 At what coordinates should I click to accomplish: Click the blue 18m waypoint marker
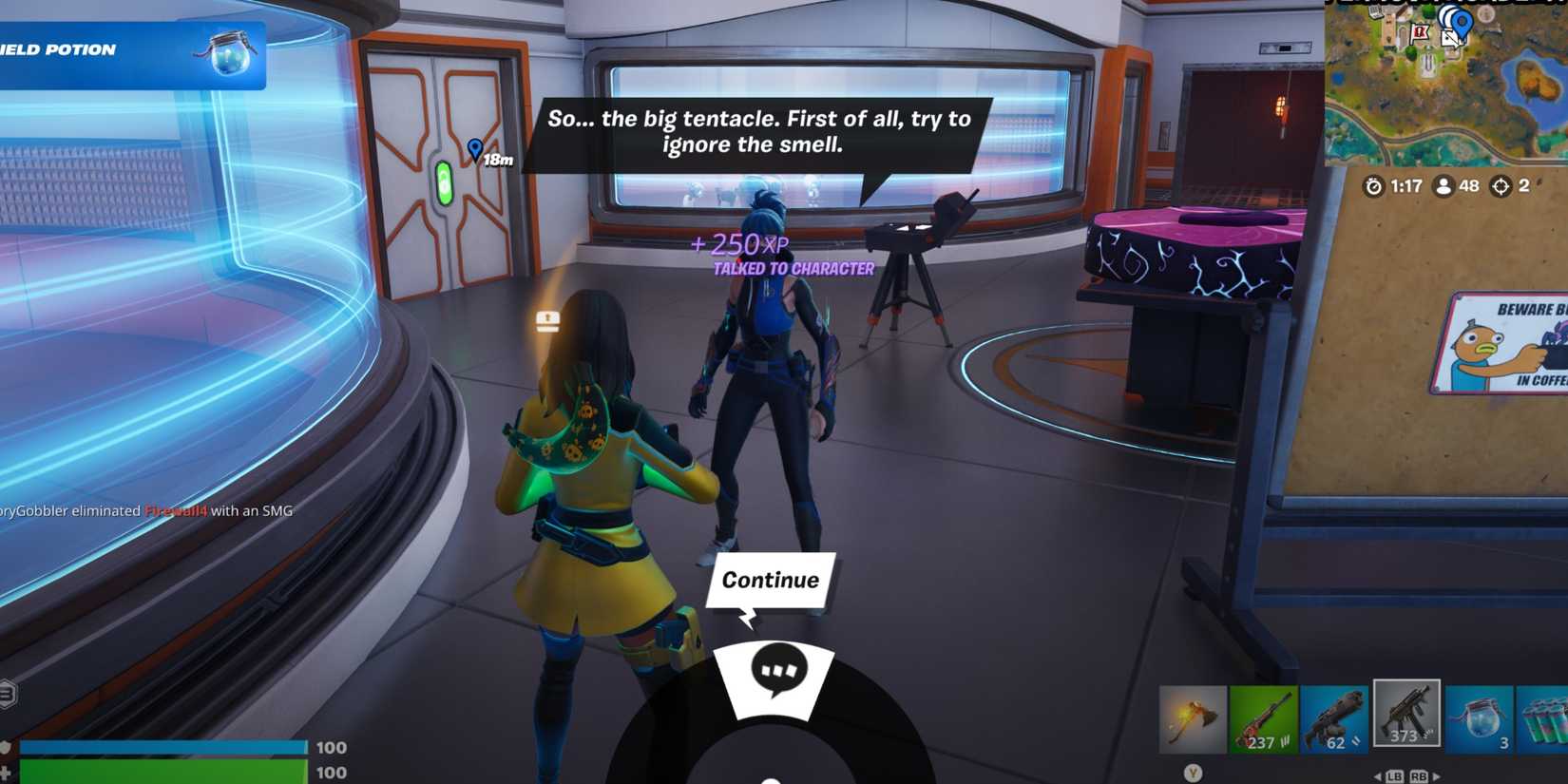pyautogui.click(x=477, y=149)
